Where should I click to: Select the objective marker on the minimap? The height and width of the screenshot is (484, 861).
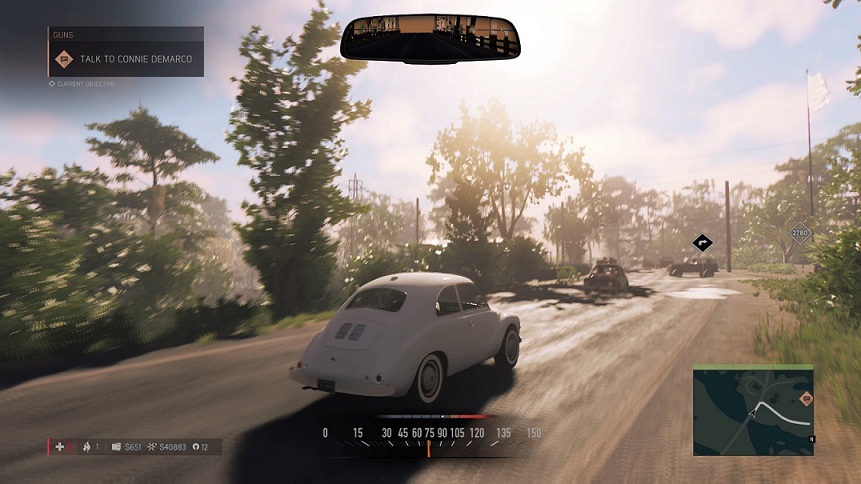(x=806, y=399)
